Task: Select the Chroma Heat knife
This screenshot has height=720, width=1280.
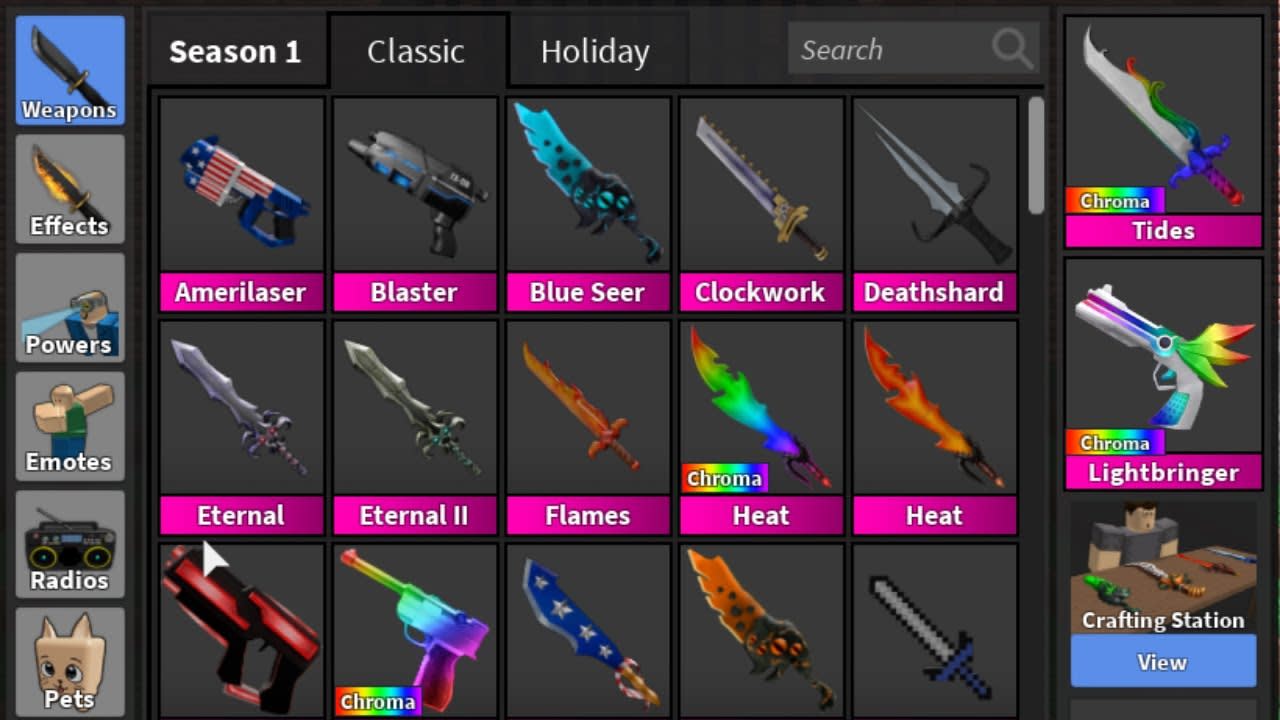Action: (x=760, y=427)
